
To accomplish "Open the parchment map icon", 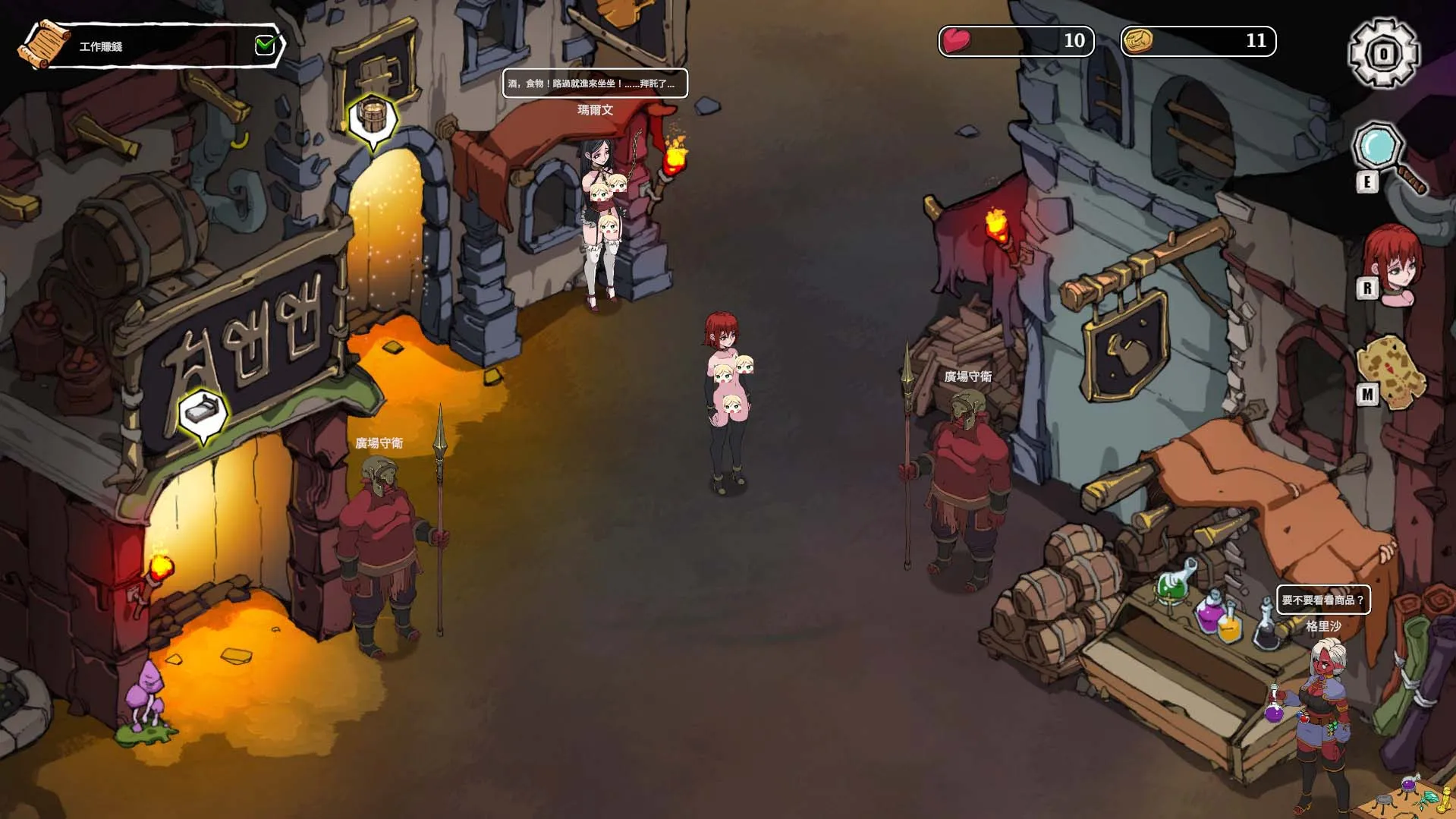I will (x=1392, y=371).
